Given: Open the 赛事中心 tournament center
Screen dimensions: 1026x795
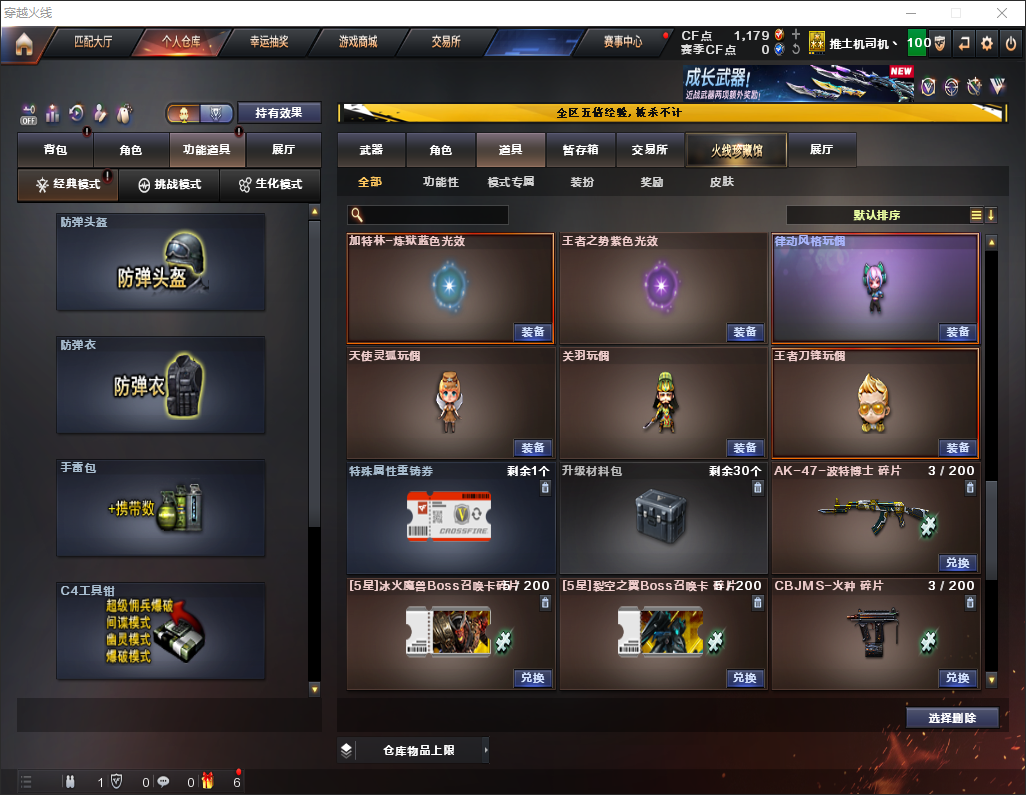Looking at the screenshot, I should 622,42.
